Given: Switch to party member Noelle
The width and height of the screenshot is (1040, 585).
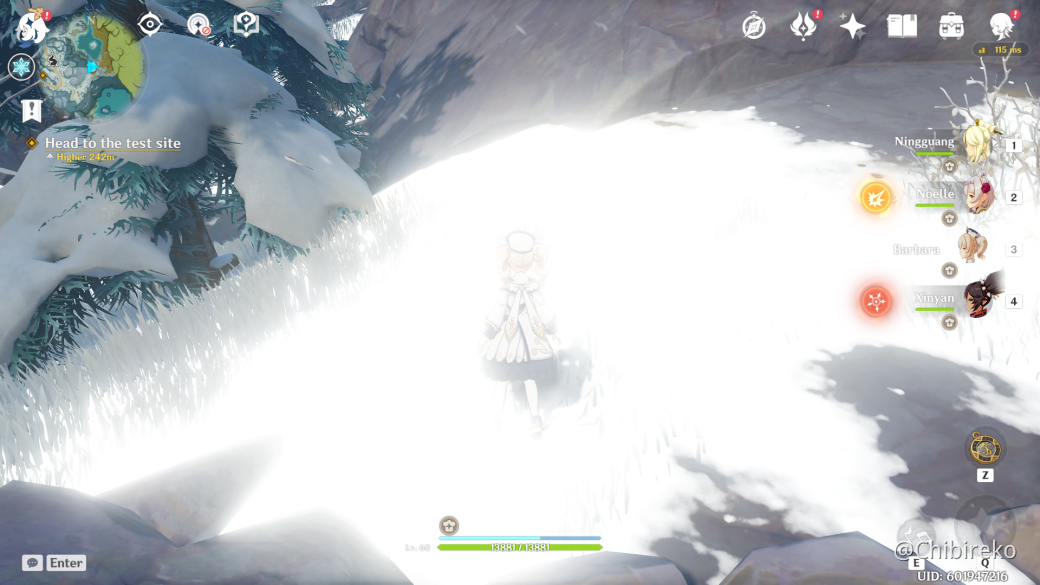Looking at the screenshot, I should [975, 195].
